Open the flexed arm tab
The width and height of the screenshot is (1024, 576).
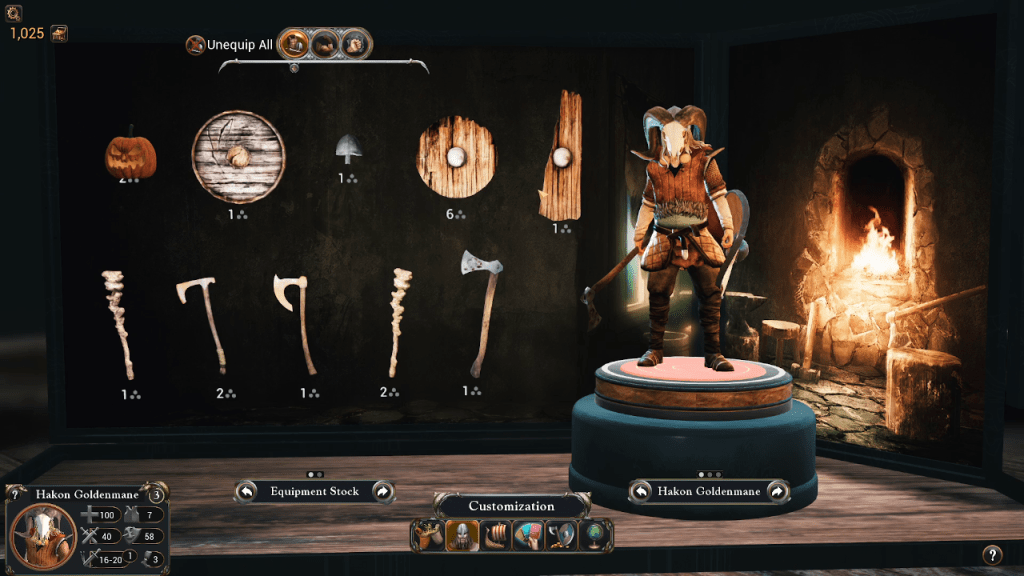pos(324,44)
